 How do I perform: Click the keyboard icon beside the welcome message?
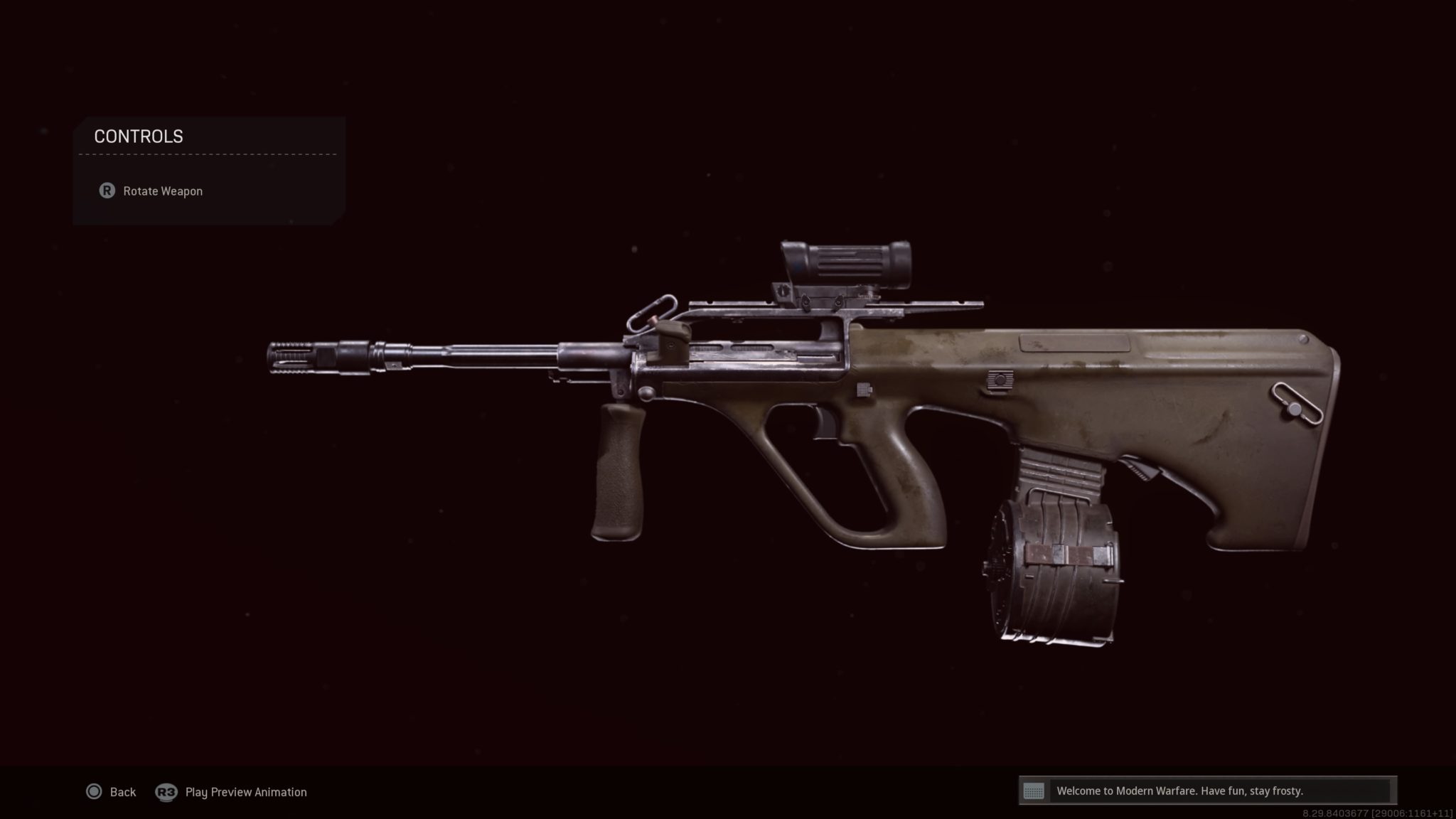tap(1036, 791)
